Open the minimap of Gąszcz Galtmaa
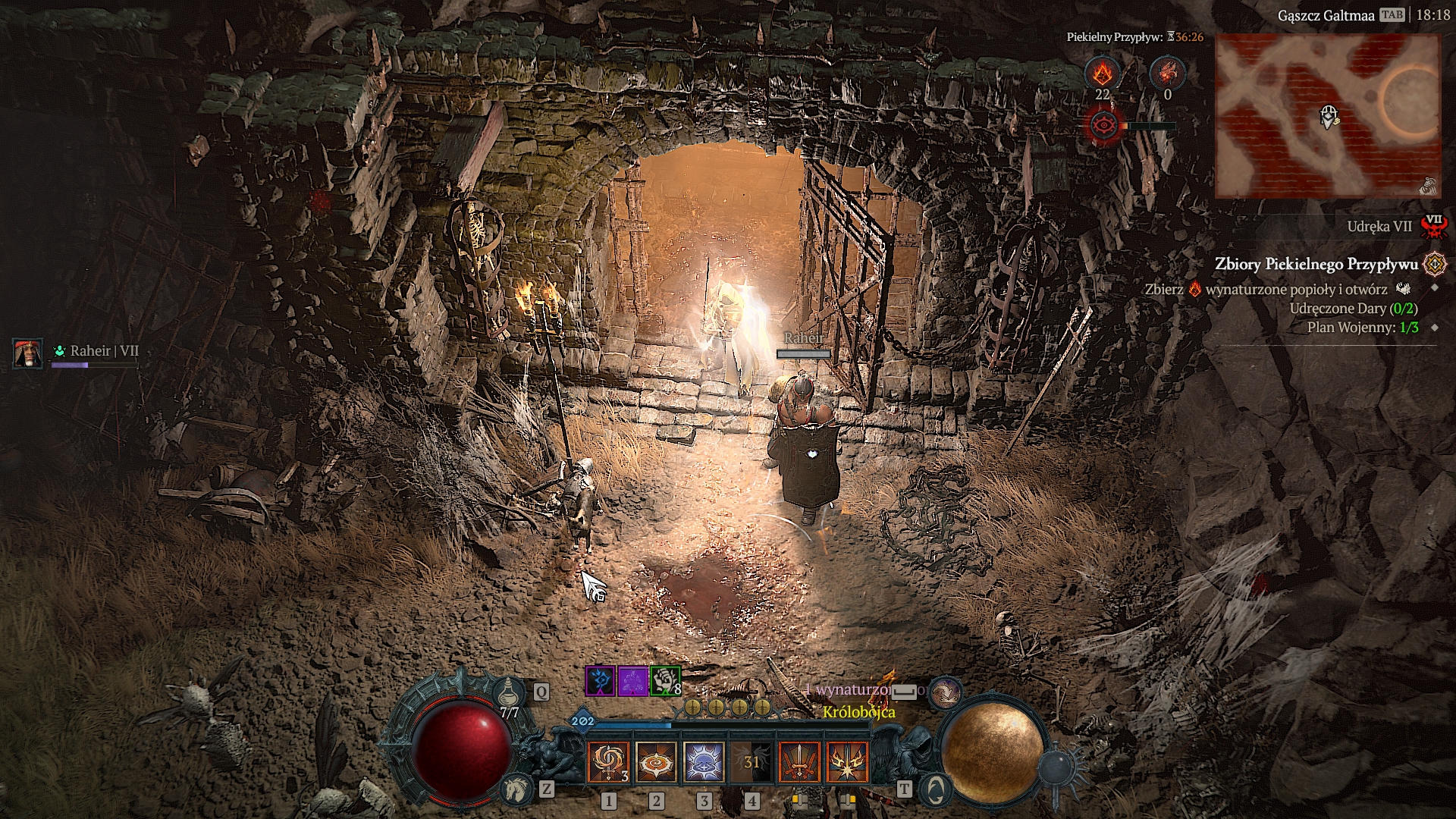Viewport: 1456px width, 819px height. (1327, 115)
